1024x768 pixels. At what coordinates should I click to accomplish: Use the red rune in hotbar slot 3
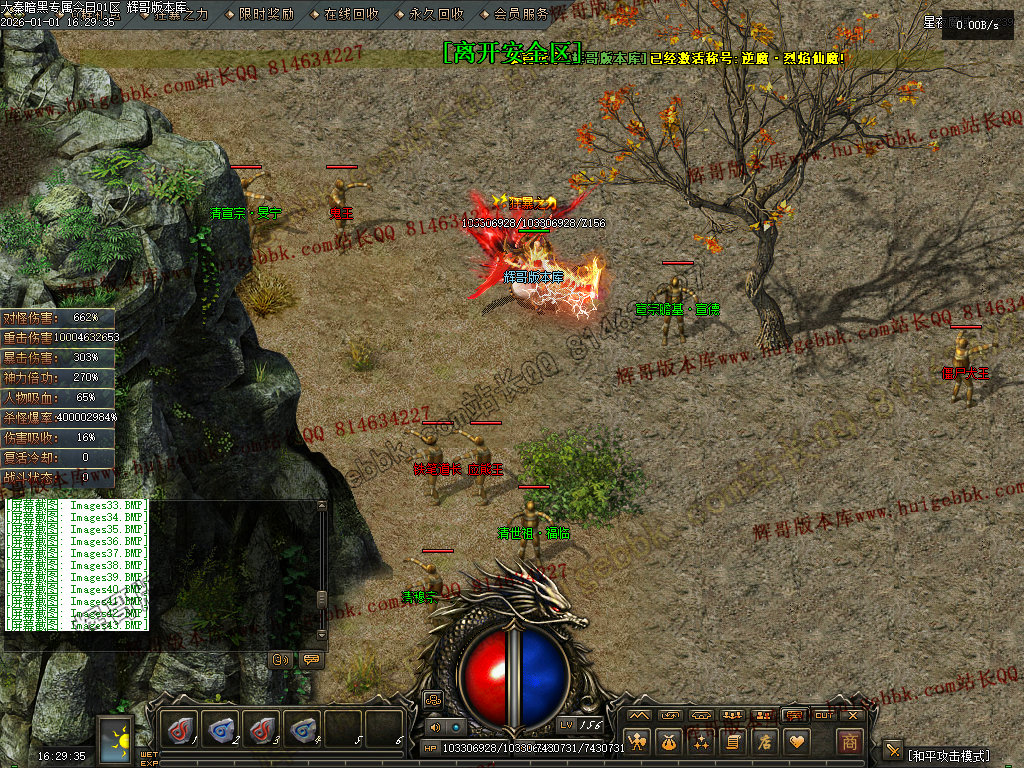click(262, 729)
